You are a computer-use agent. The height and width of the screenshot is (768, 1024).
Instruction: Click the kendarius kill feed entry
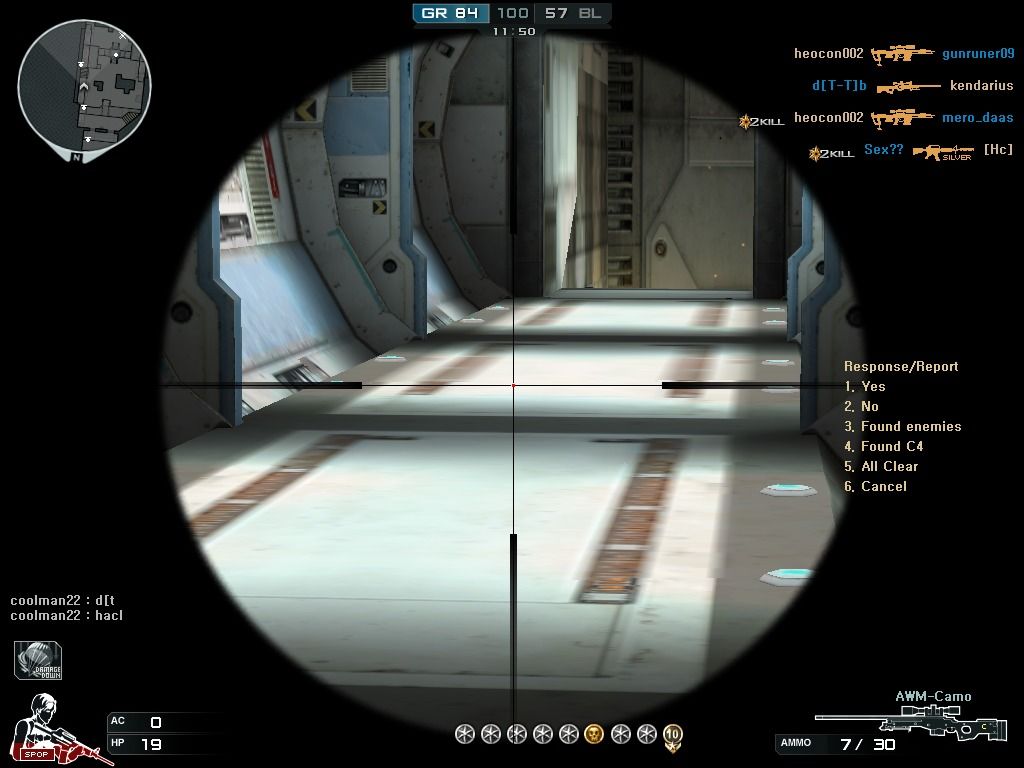click(981, 86)
